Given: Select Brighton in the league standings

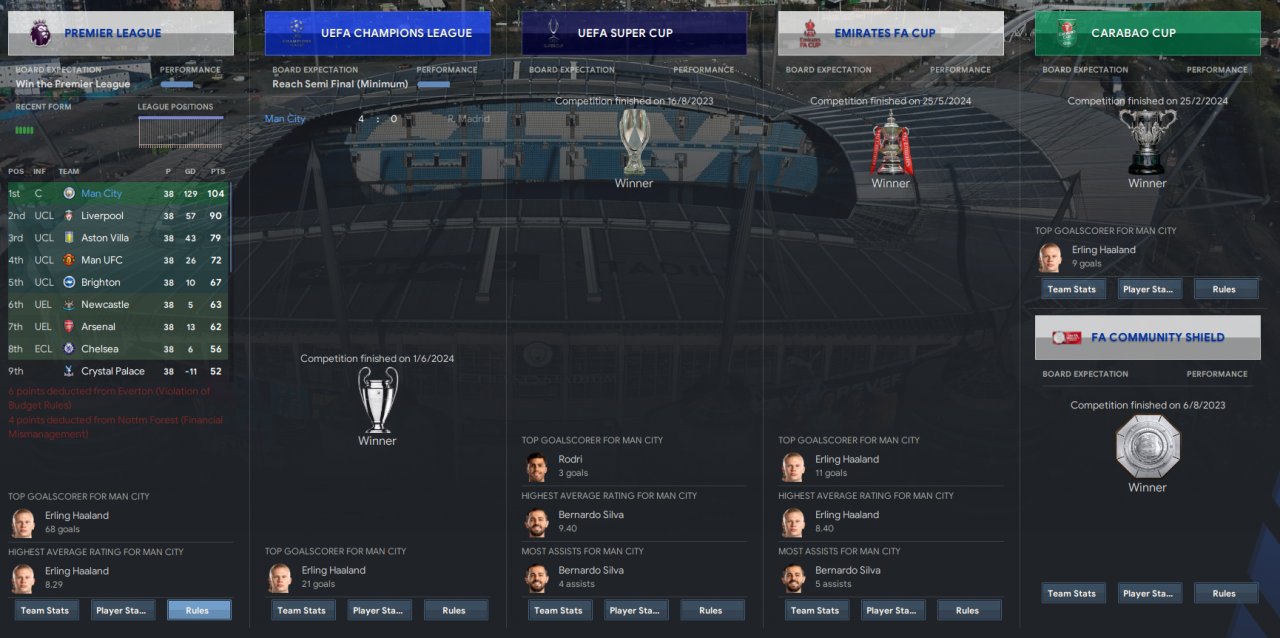Looking at the screenshot, I should [x=100, y=282].
